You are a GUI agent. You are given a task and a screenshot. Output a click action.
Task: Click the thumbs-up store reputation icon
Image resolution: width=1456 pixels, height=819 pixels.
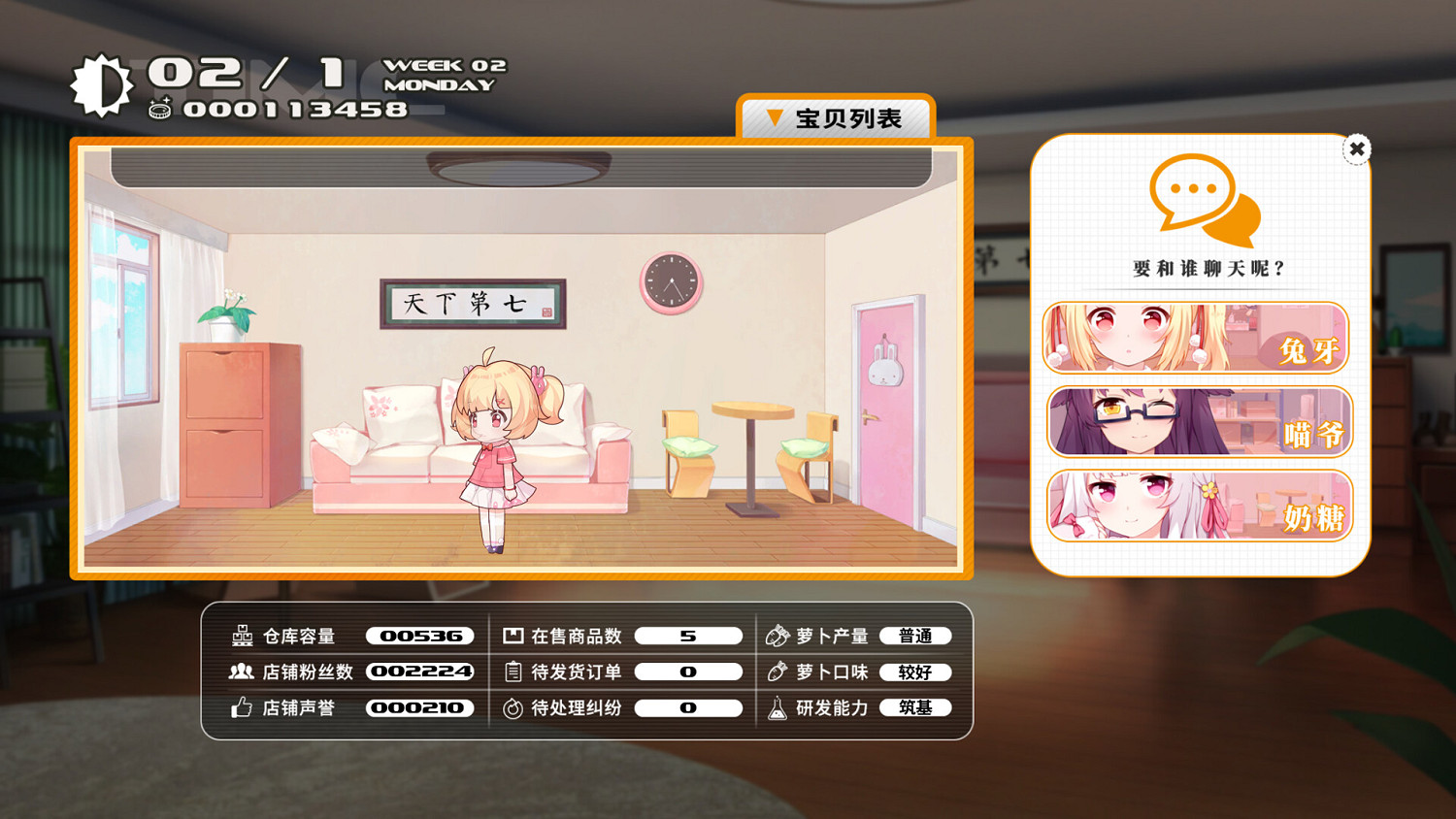click(x=241, y=707)
